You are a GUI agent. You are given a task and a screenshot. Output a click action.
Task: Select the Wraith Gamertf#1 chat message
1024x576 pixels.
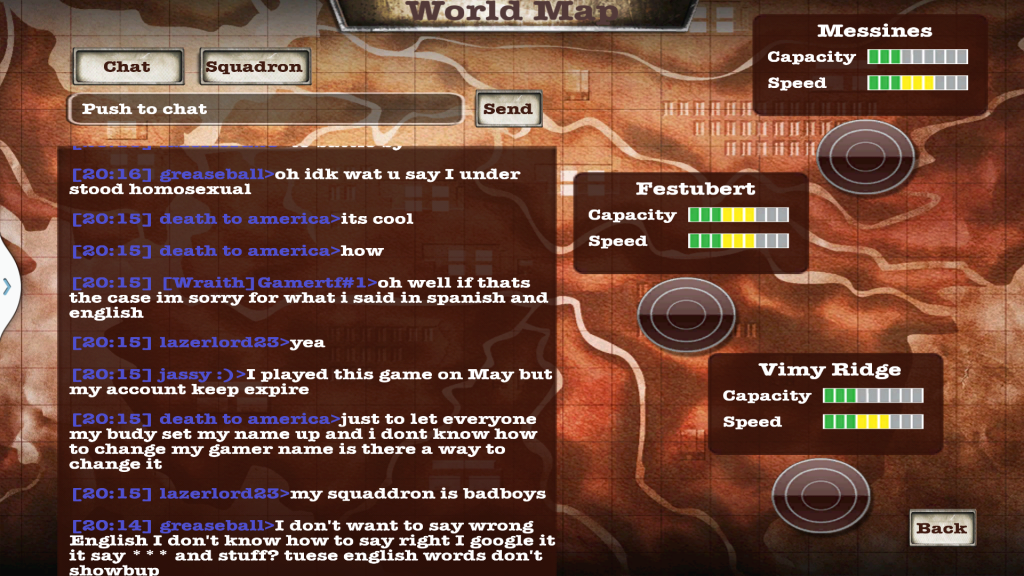[310, 297]
